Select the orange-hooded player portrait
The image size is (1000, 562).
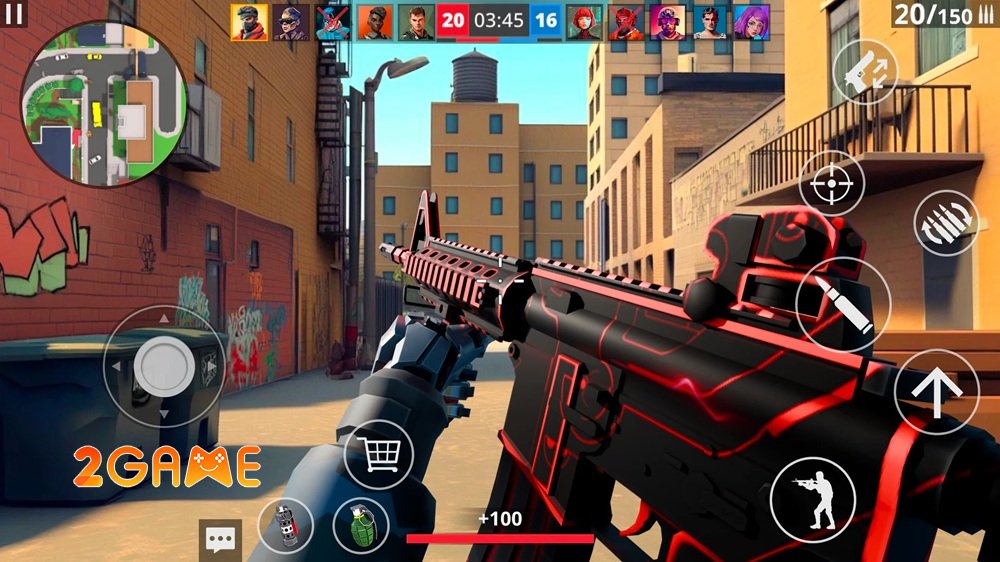249,22
